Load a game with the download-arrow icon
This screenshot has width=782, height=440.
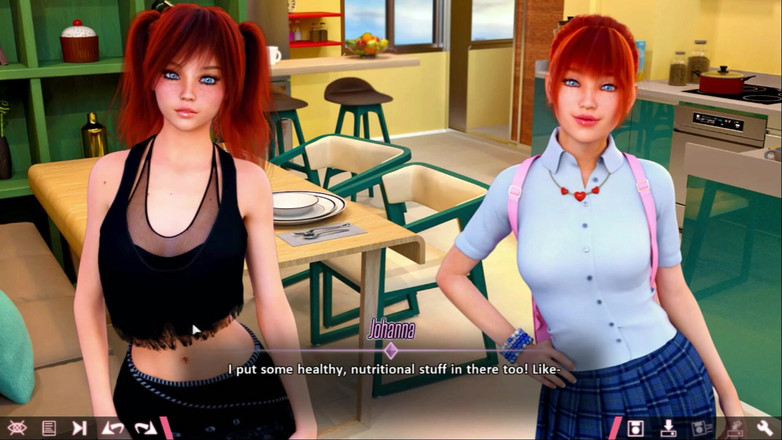[668, 428]
